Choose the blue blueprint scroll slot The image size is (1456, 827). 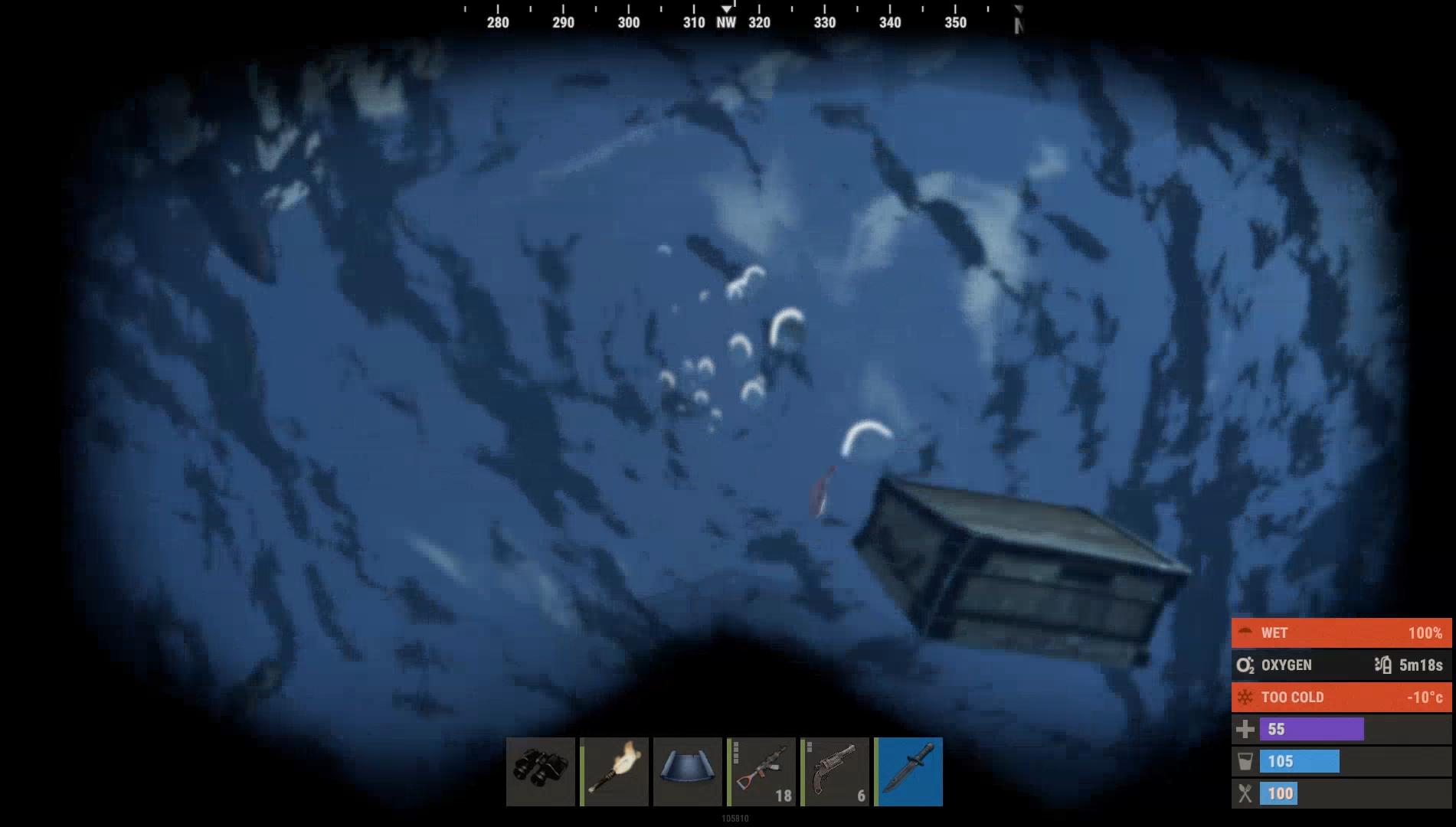click(687, 771)
